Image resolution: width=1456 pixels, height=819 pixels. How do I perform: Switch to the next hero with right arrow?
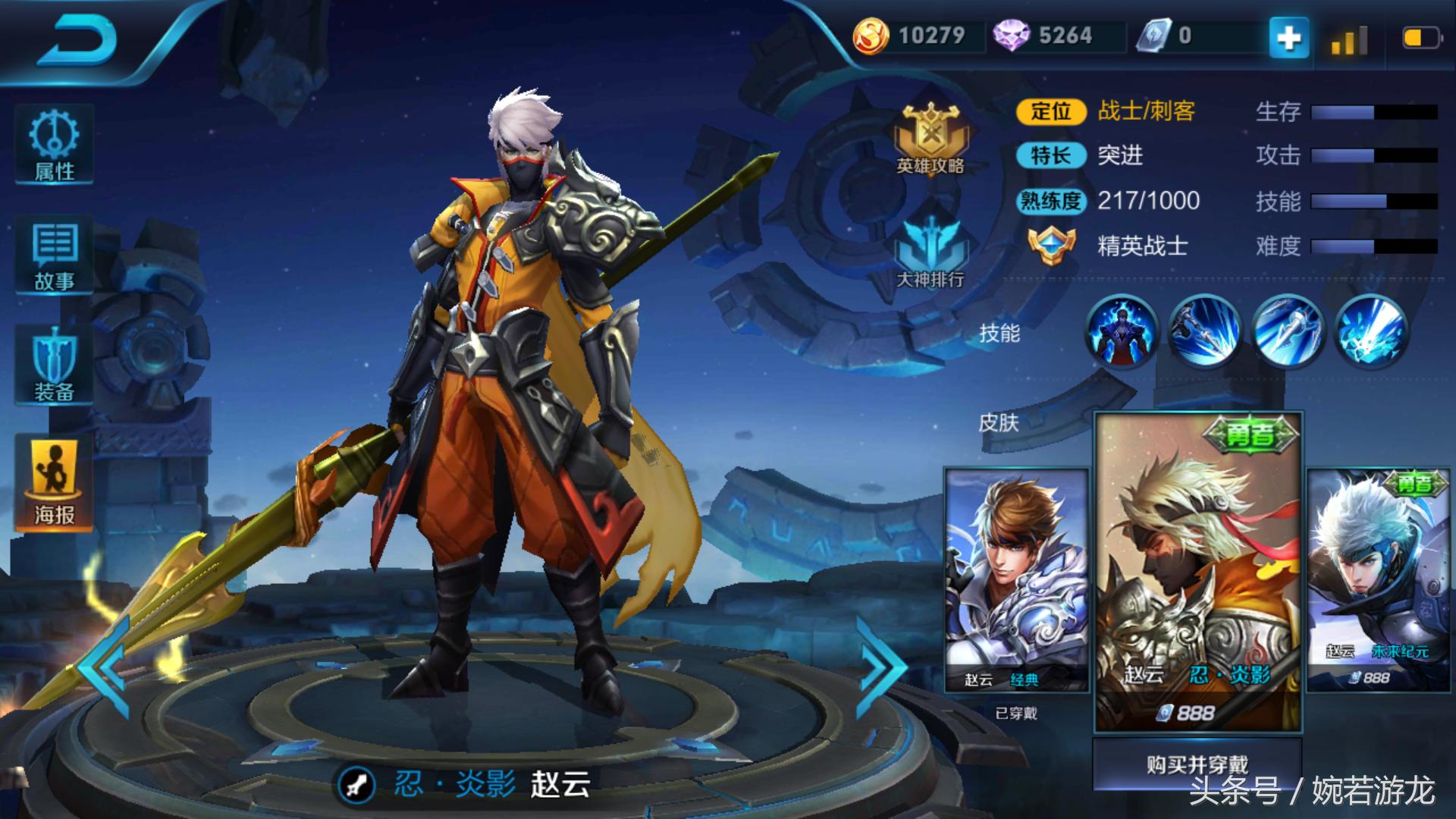tap(881, 667)
